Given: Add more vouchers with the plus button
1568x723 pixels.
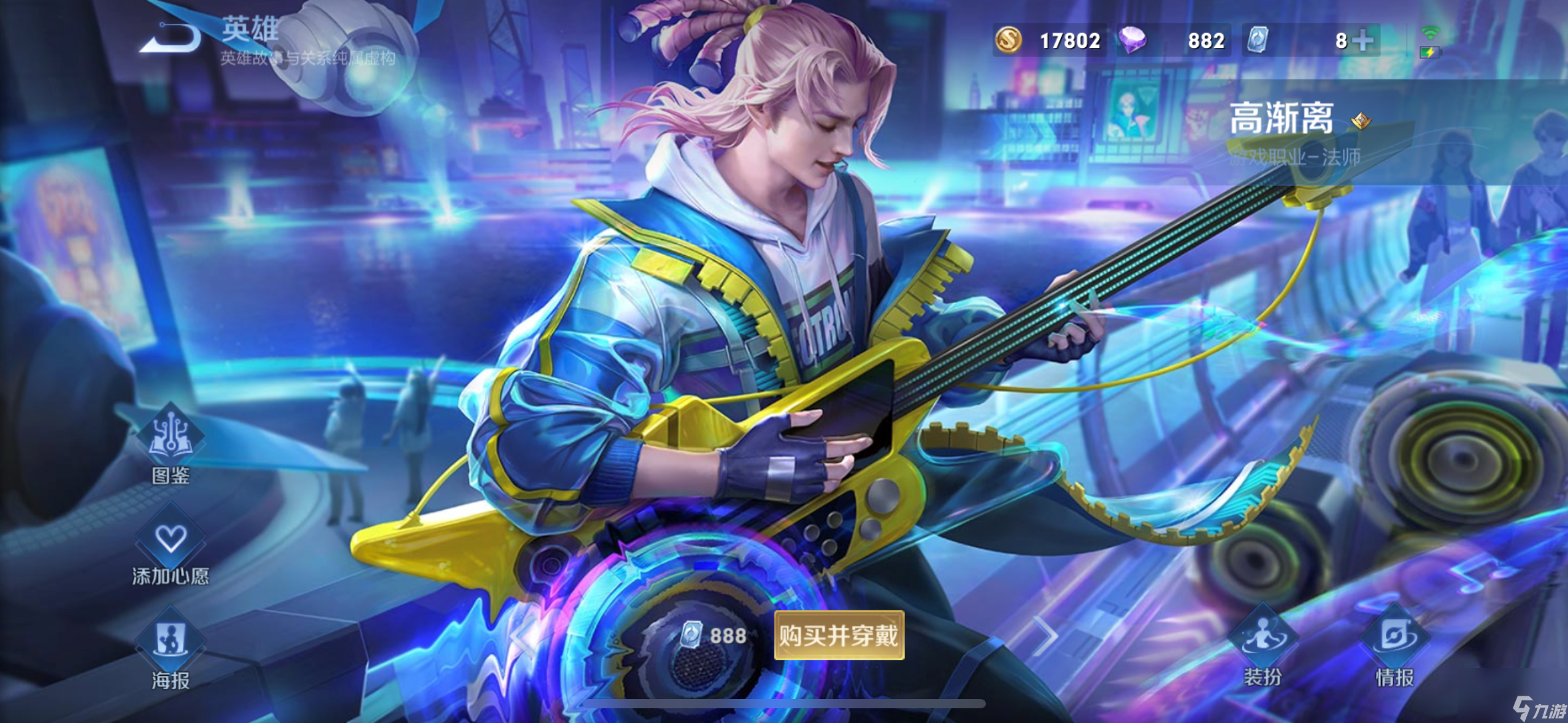Looking at the screenshot, I should pyautogui.click(x=1363, y=40).
